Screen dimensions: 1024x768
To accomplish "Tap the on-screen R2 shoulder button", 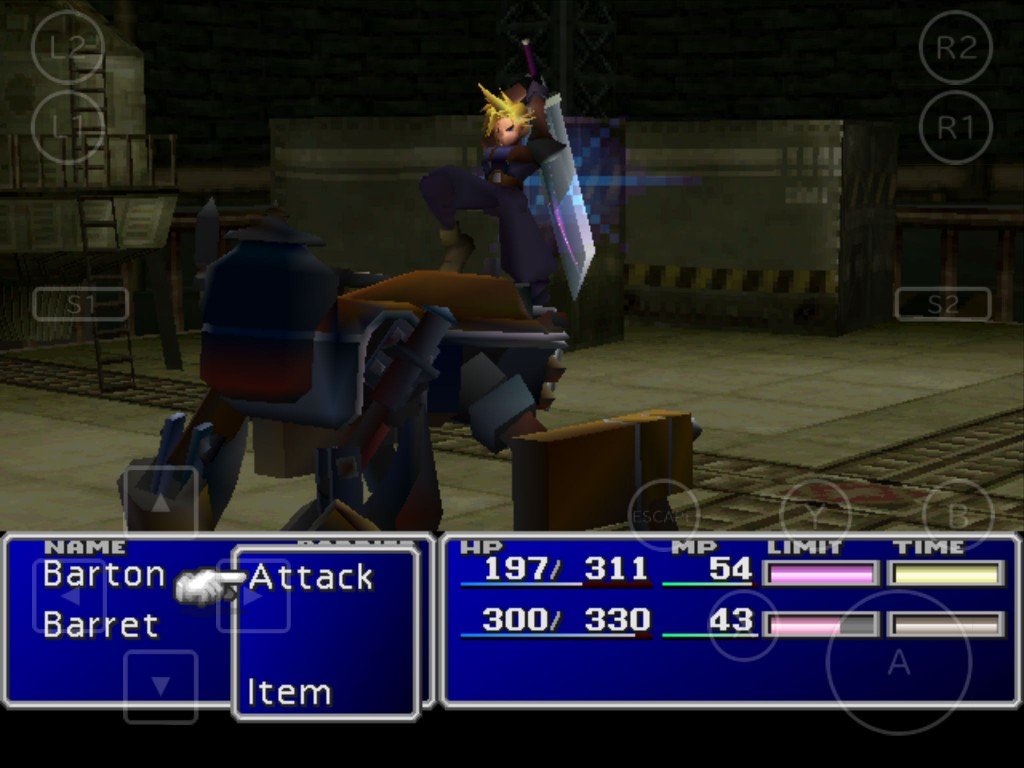I will pyautogui.click(x=955, y=47).
